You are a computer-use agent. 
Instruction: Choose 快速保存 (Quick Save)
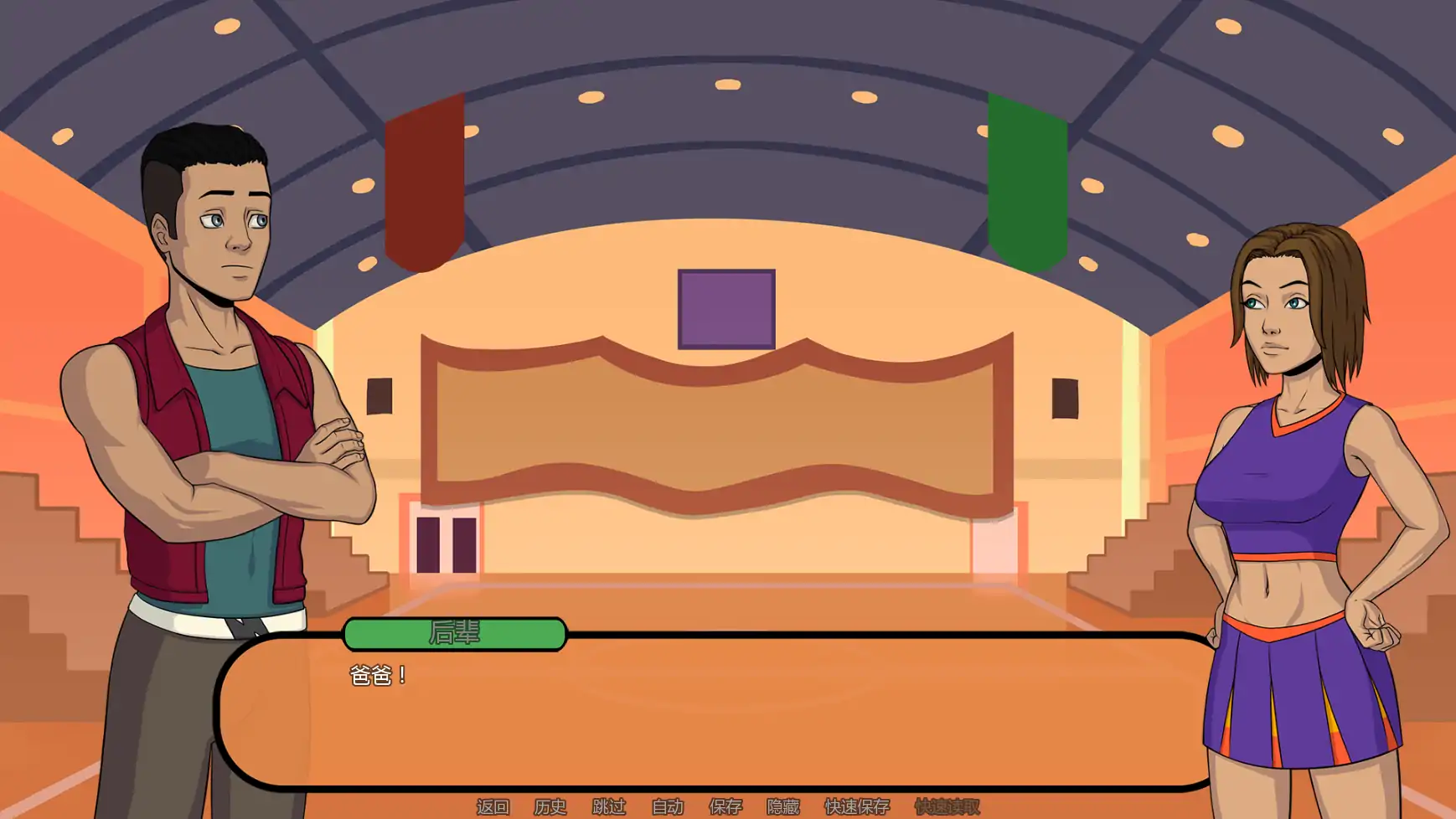point(857,806)
